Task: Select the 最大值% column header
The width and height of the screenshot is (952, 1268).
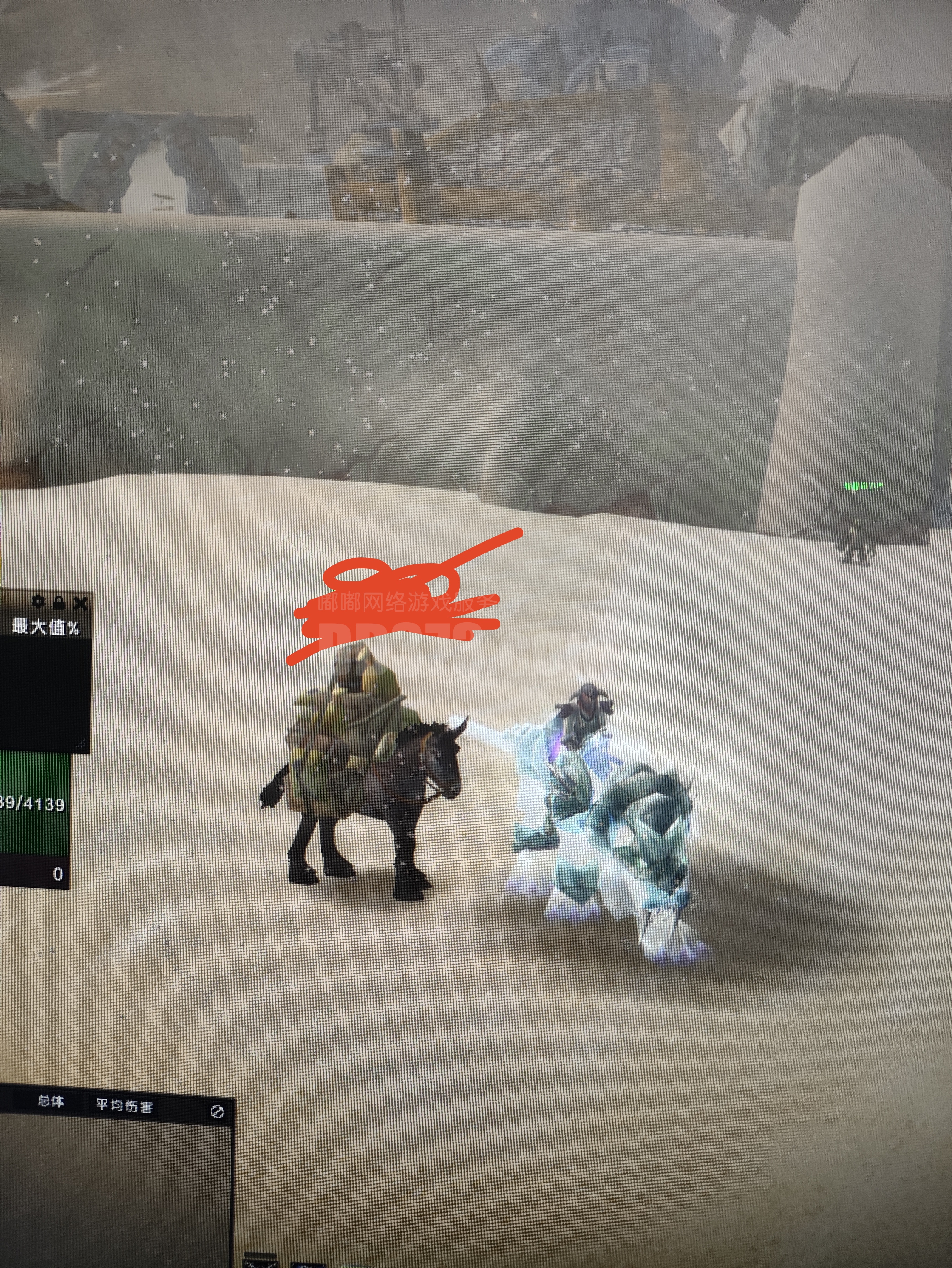Action: tap(46, 627)
